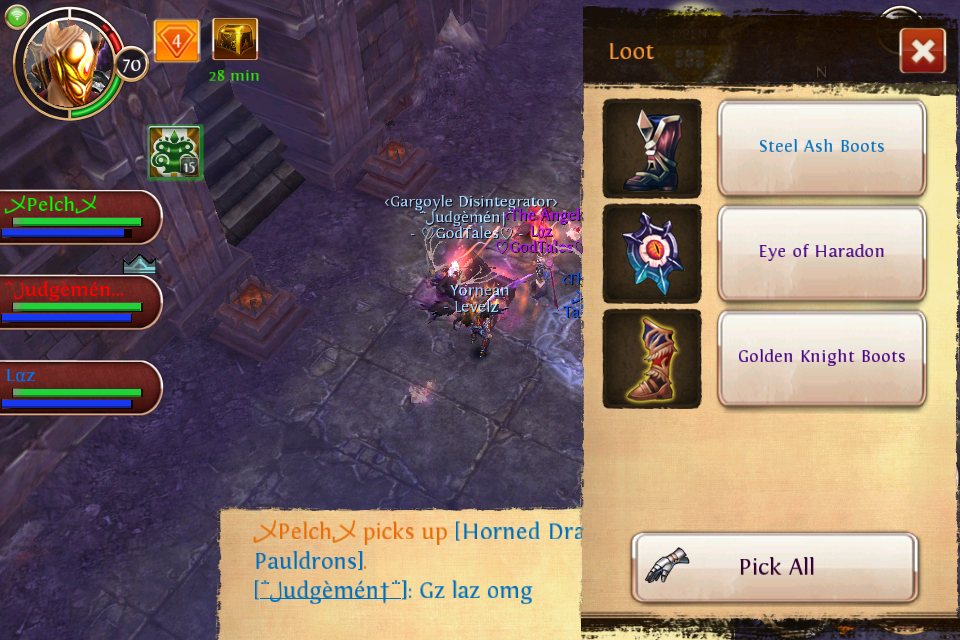Inspect the Eye of Haradon icon
Image resolution: width=960 pixels, height=640 pixels.
click(x=652, y=253)
